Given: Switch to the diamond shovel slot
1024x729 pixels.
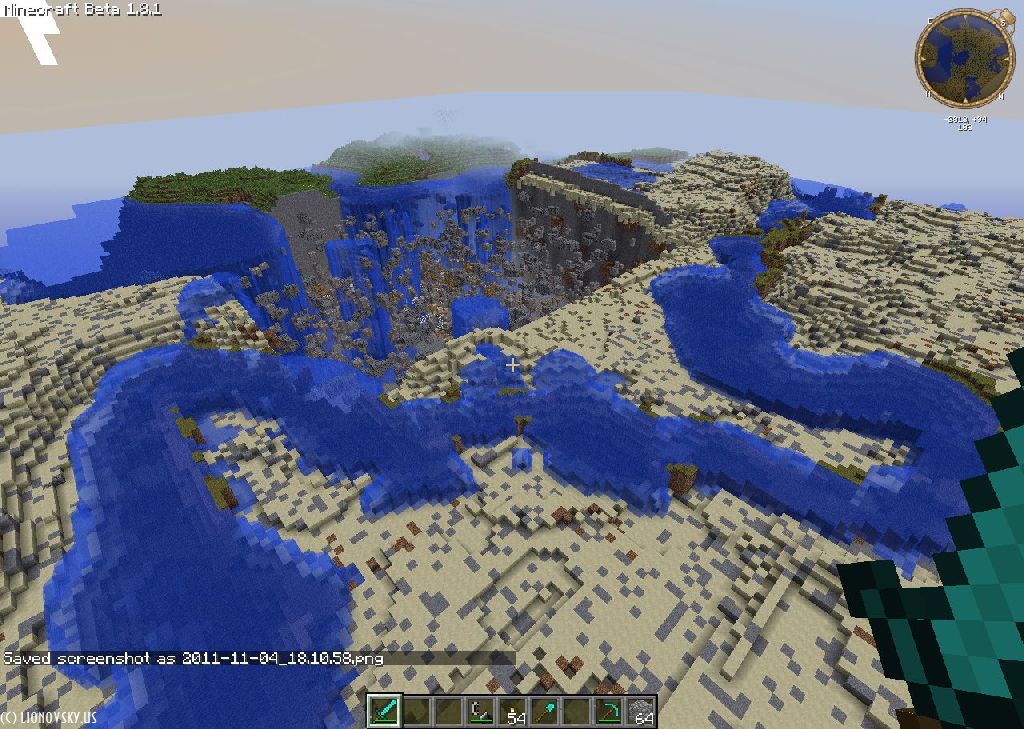Looking at the screenshot, I should click(x=545, y=711).
